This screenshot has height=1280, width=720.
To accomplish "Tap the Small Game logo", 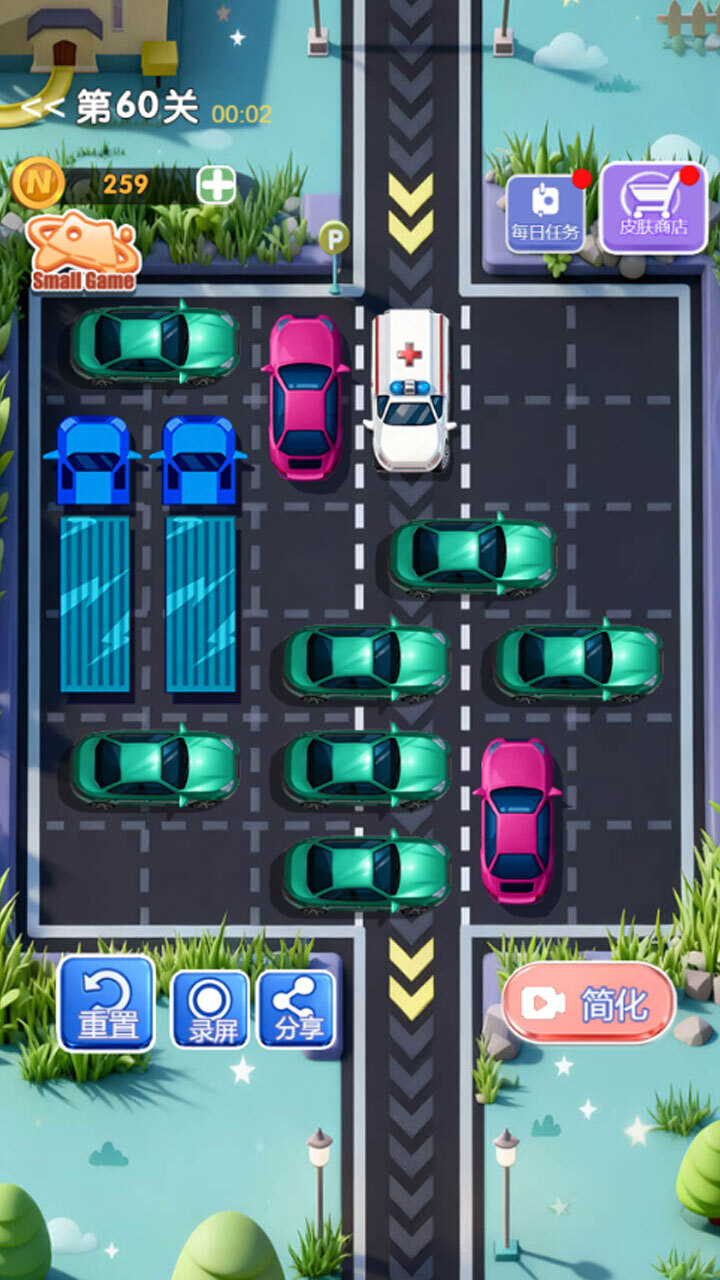I will (x=82, y=252).
